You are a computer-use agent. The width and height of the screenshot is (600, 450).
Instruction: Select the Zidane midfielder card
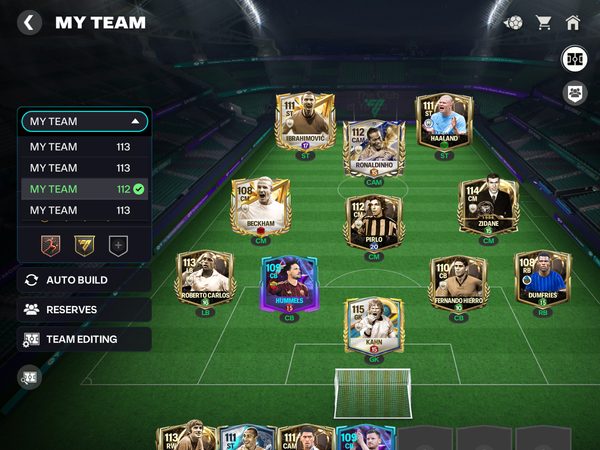[488, 208]
